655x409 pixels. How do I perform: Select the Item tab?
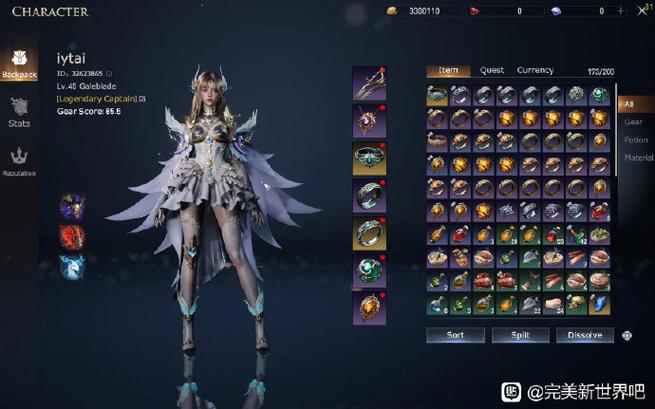pyautogui.click(x=448, y=71)
